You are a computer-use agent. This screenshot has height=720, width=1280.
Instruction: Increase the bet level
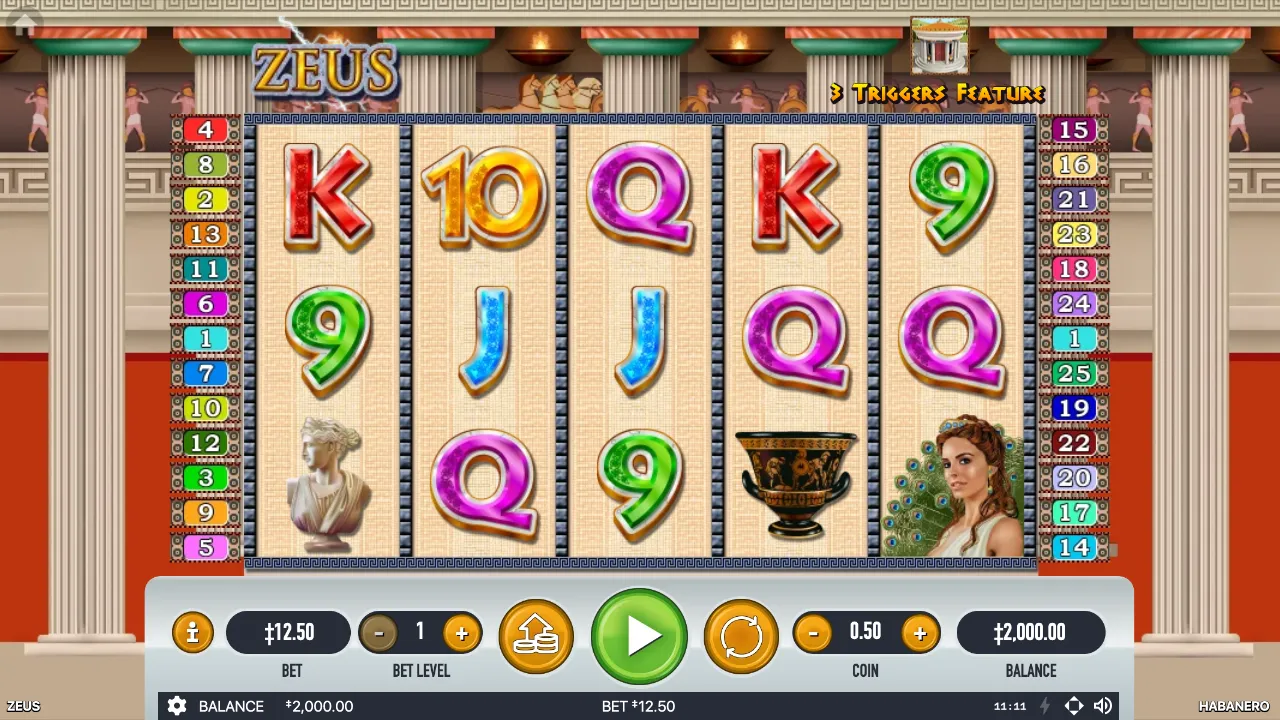[x=461, y=633]
